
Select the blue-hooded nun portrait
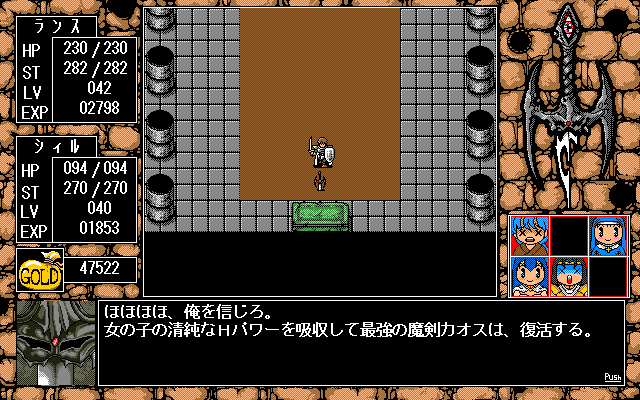[608, 236]
